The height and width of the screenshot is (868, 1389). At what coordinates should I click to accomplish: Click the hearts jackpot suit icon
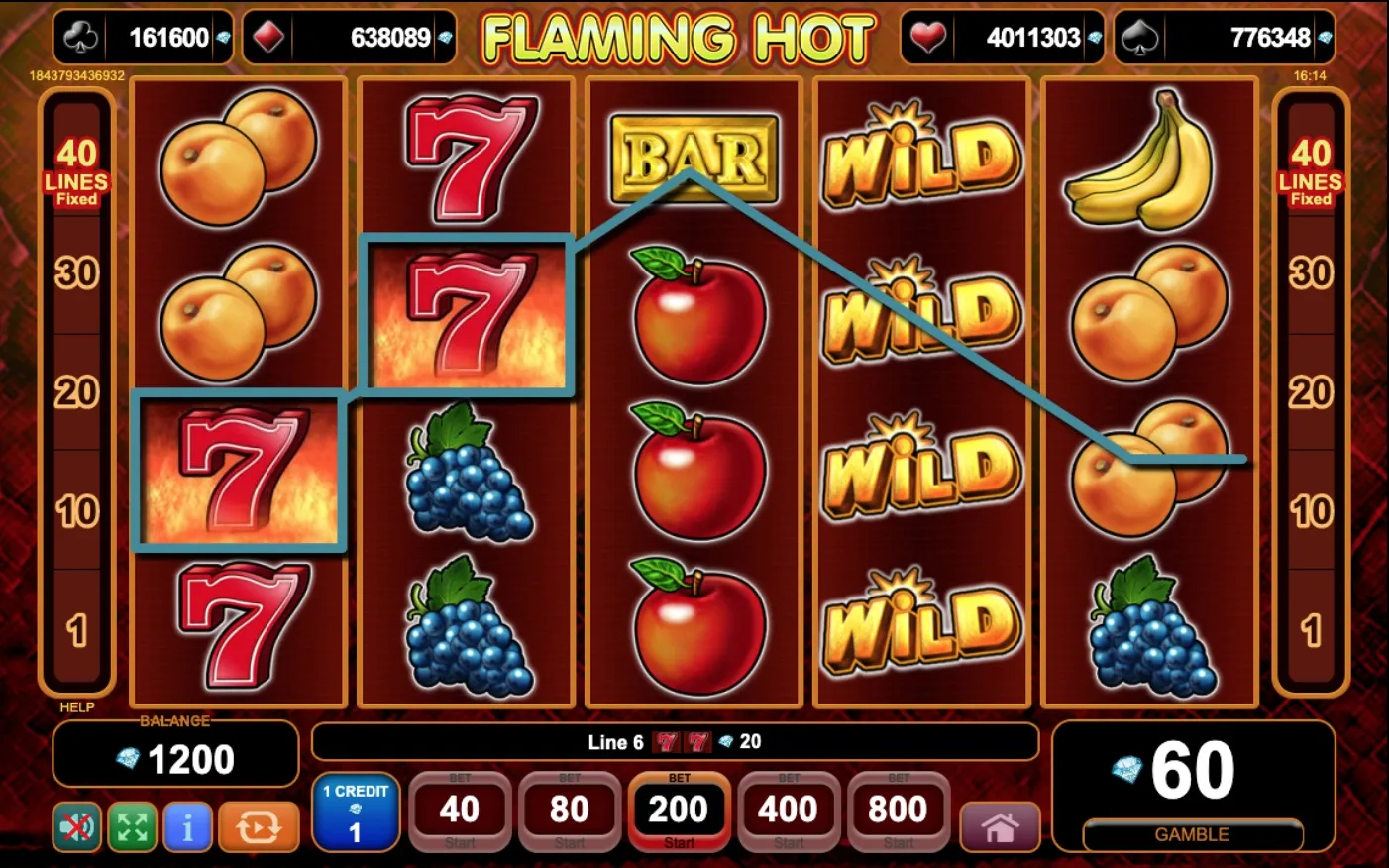(929, 37)
